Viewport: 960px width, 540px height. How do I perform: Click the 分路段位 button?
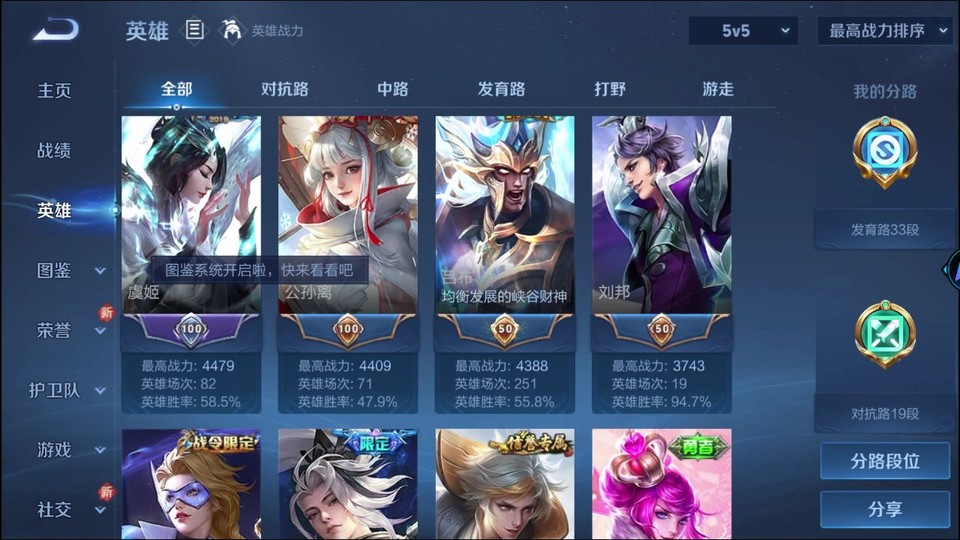(x=885, y=462)
